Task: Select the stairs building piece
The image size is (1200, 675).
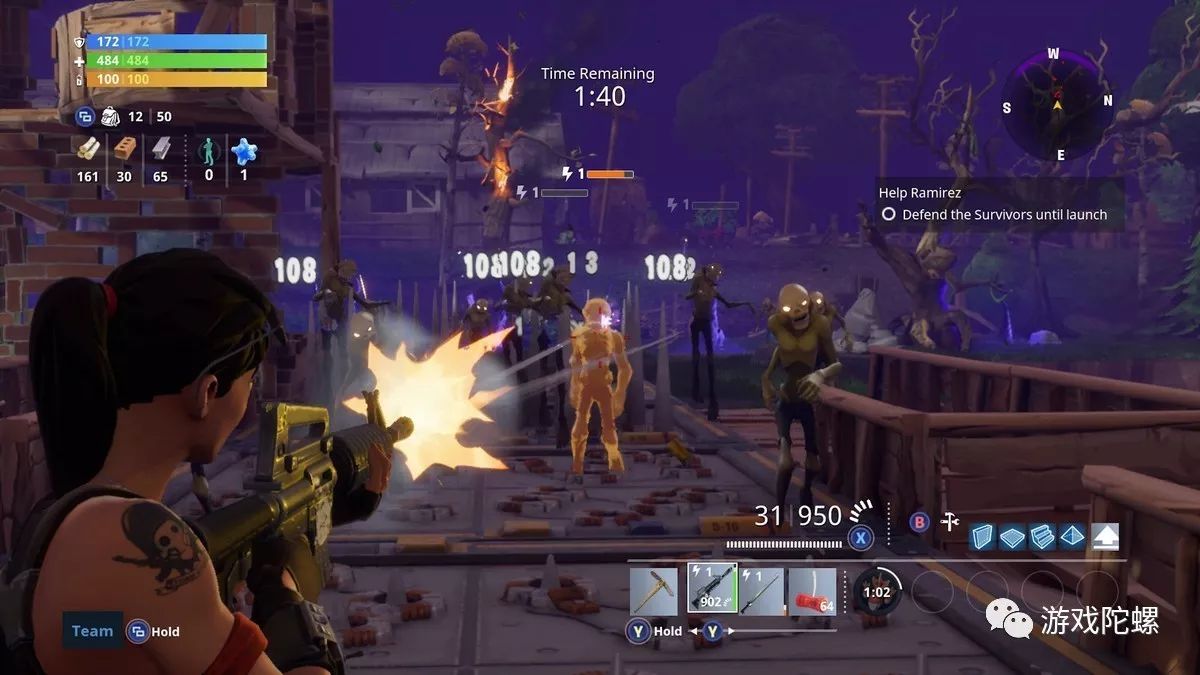Action: [1042, 537]
